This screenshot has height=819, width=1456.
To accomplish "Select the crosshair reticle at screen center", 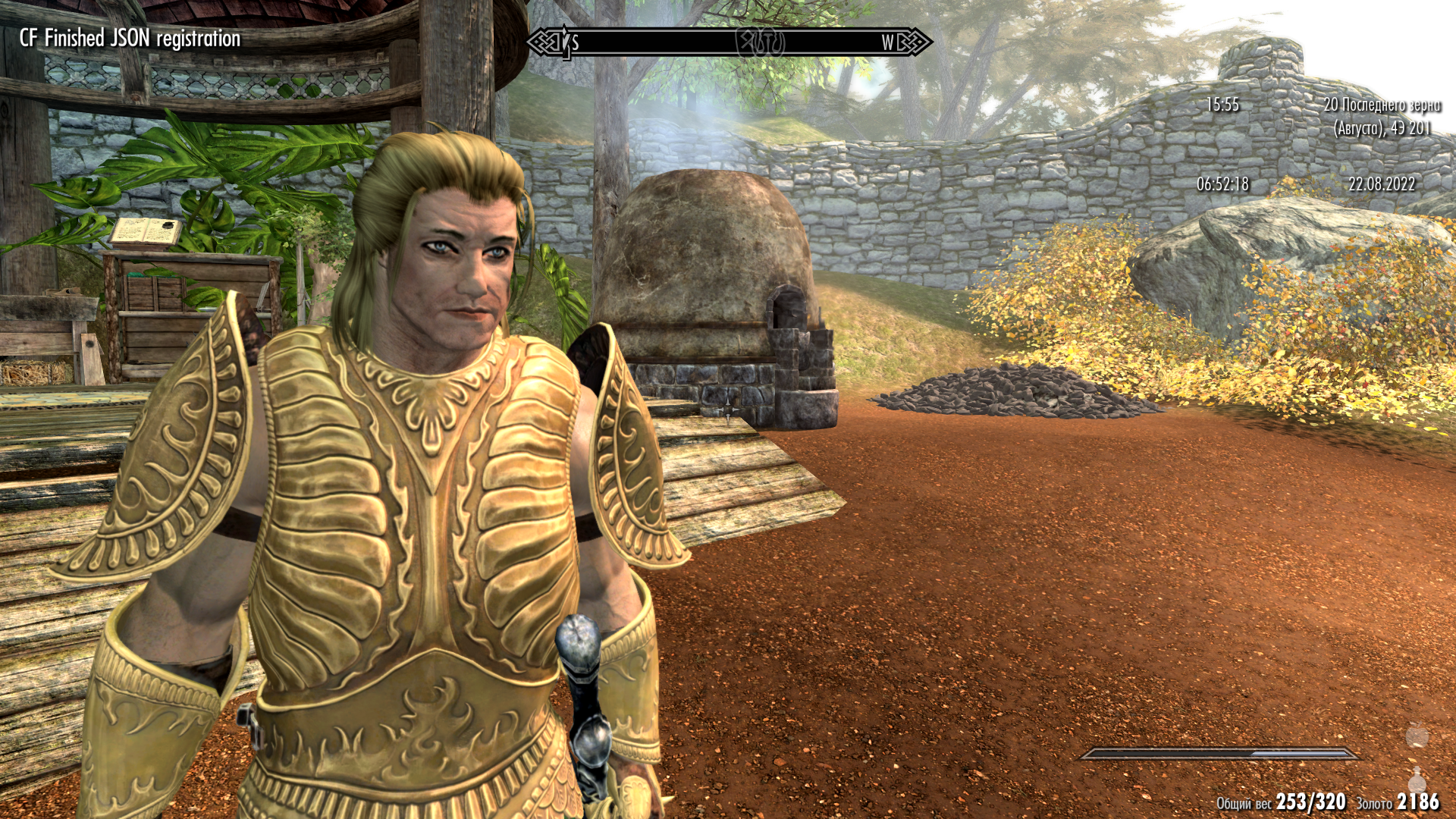I will click(x=728, y=409).
